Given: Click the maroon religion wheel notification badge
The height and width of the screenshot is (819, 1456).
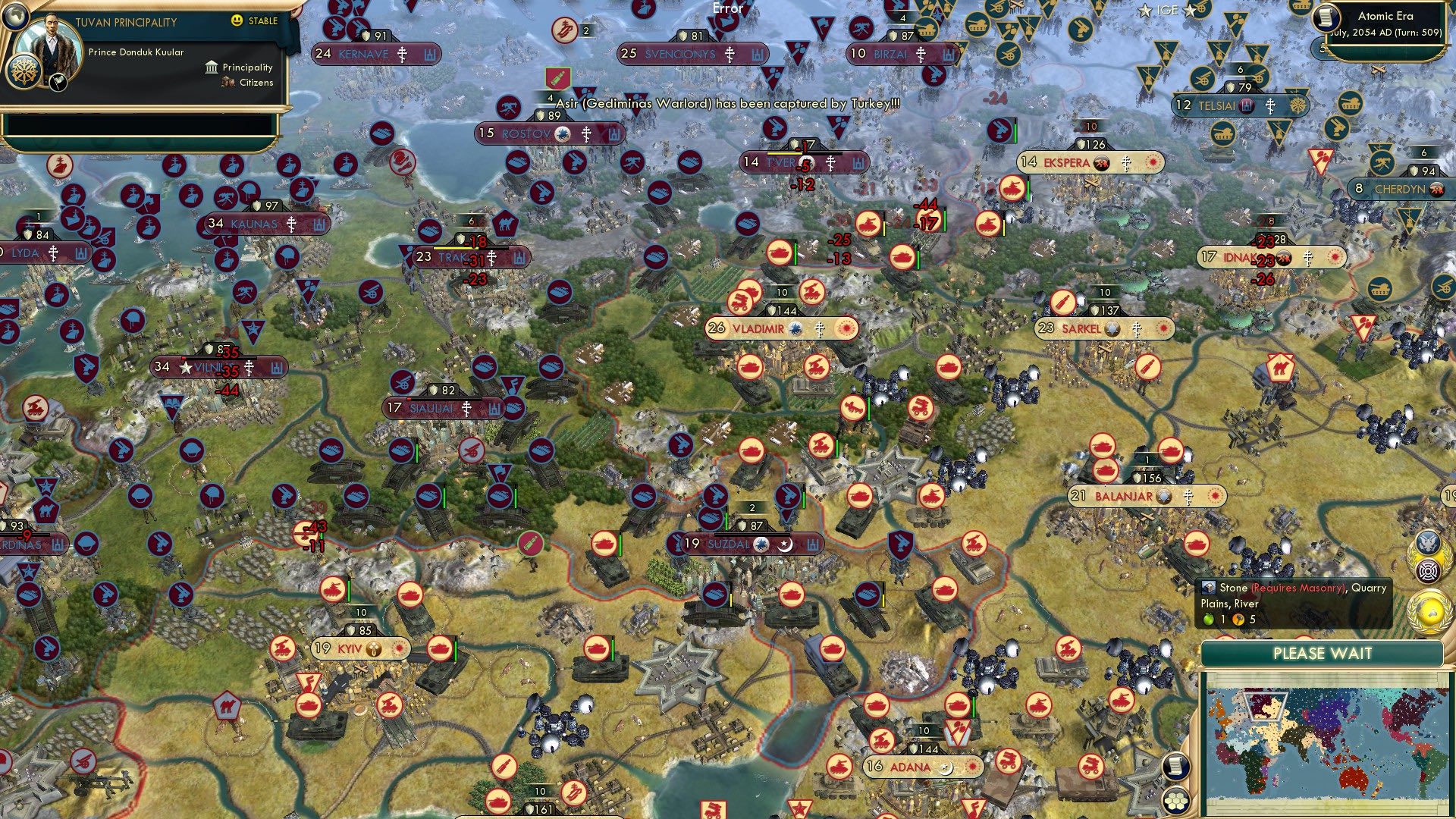Looking at the screenshot, I should pos(1428,570).
